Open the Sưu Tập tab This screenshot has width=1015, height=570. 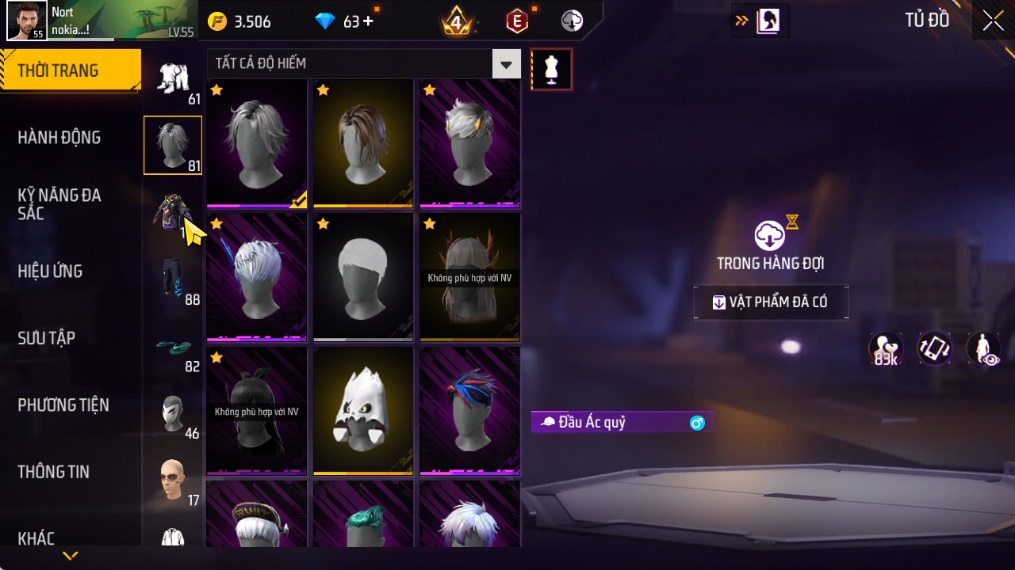pos(47,338)
